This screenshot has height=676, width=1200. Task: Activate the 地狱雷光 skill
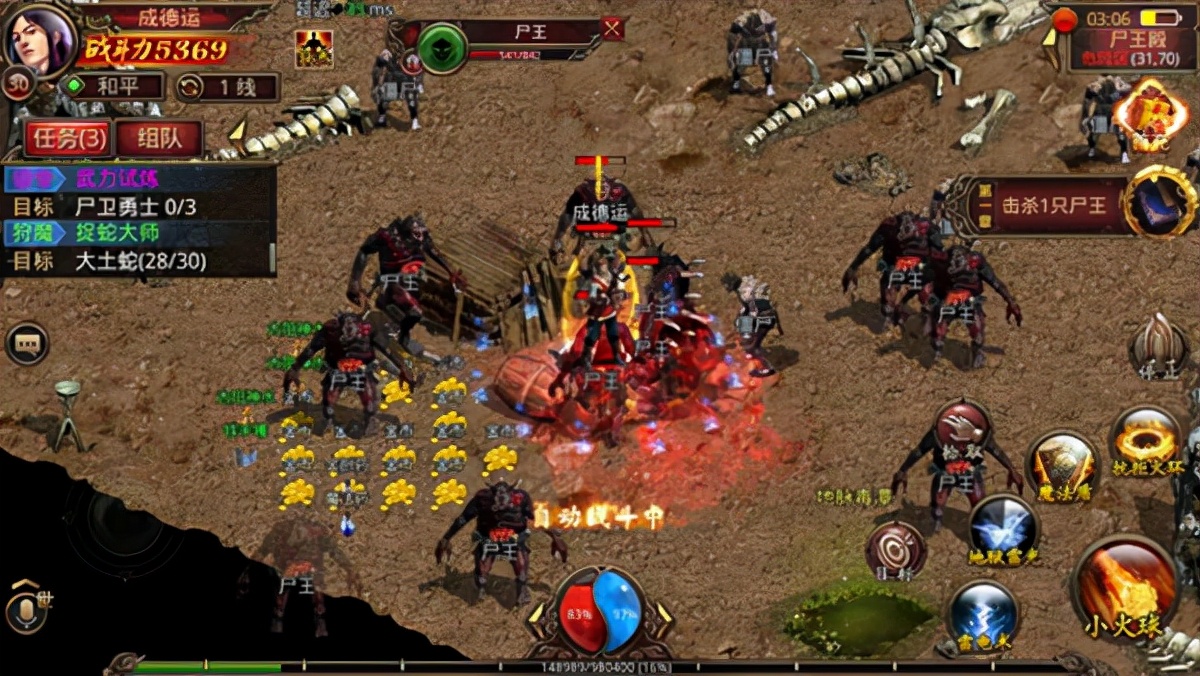coord(1003,530)
